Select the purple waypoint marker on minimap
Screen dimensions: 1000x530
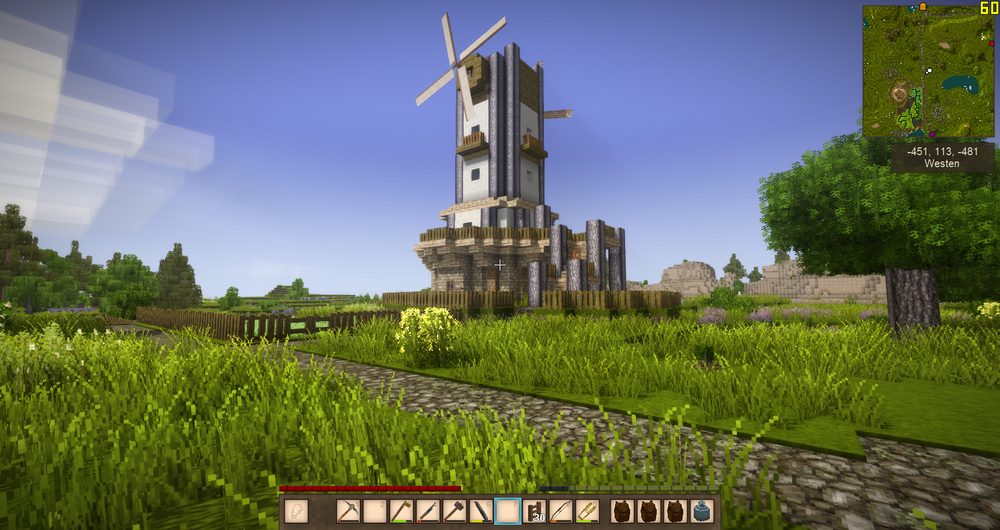point(932,133)
